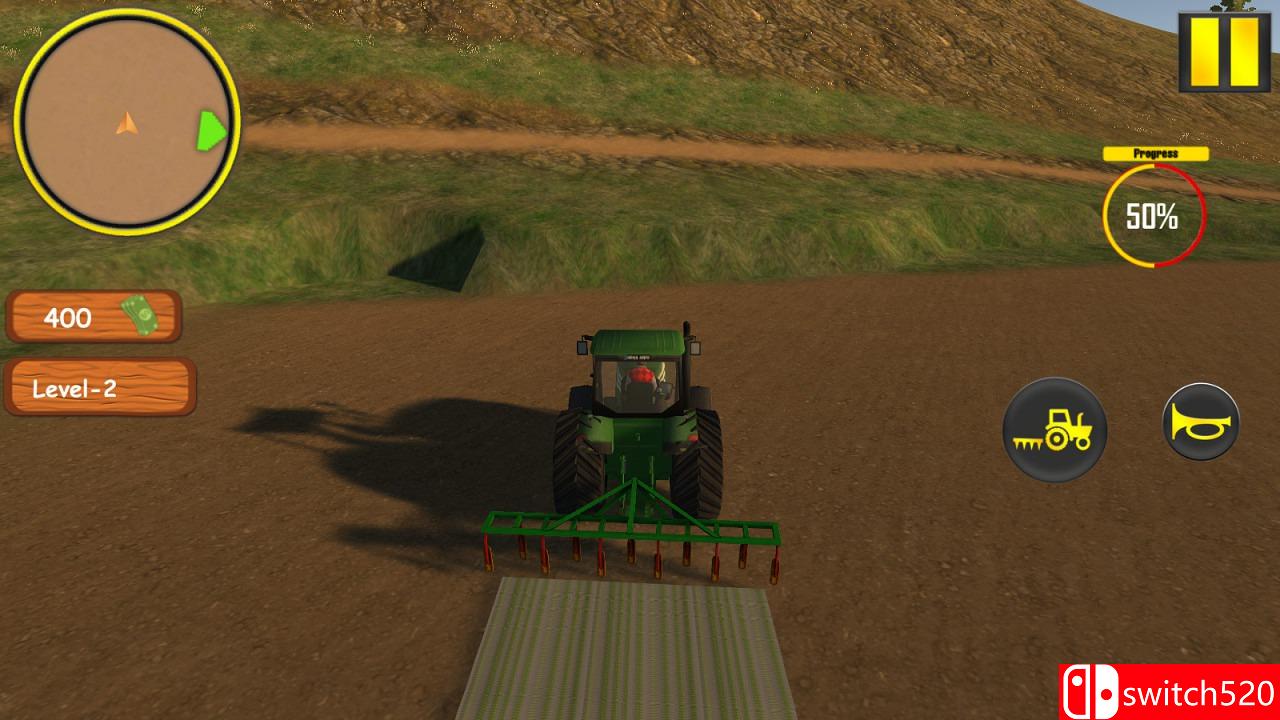Image resolution: width=1280 pixels, height=720 pixels.
Task: Tap the tractor in the field
Action: [640, 420]
